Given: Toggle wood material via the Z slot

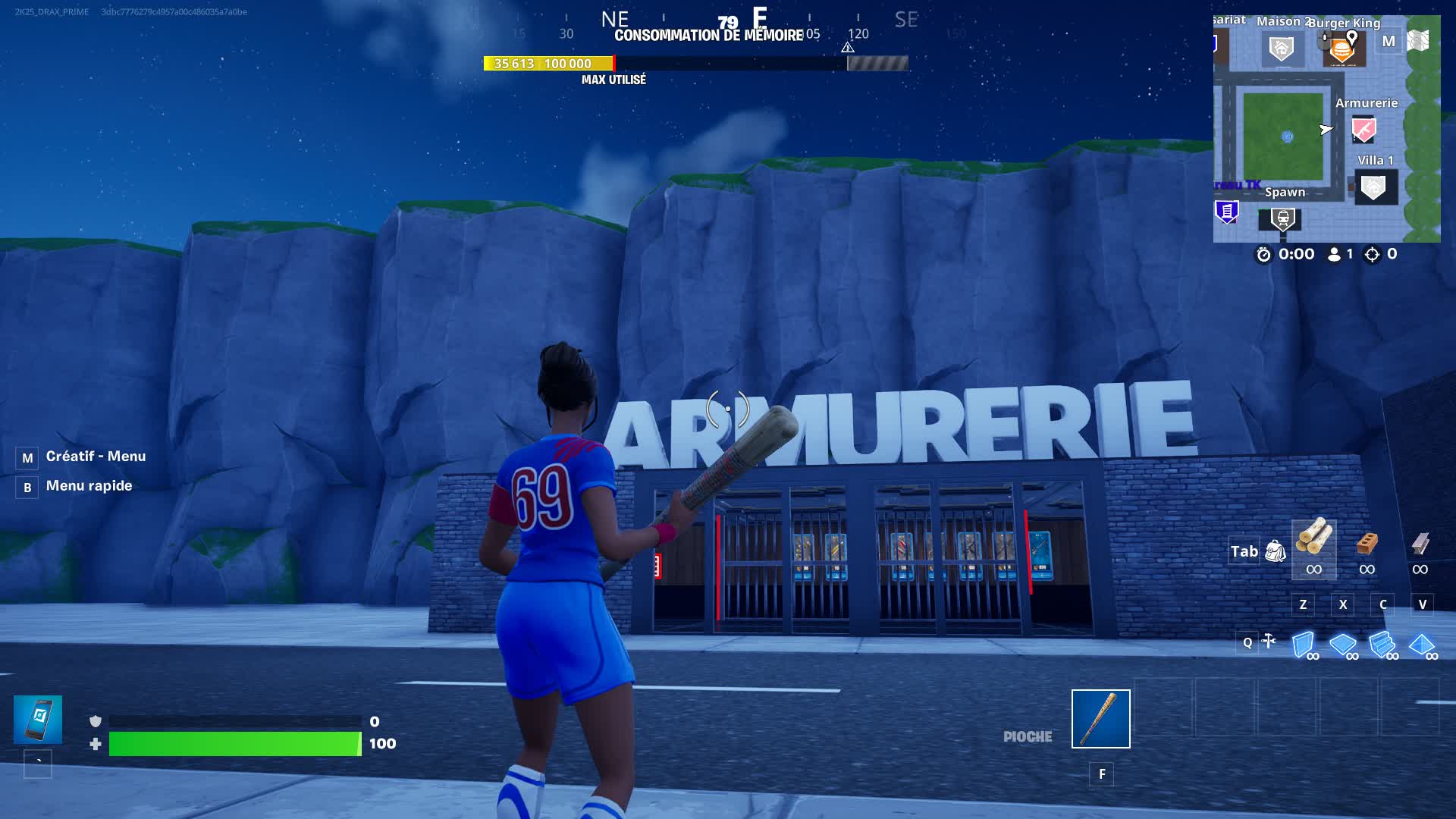Looking at the screenshot, I should point(1304,604).
